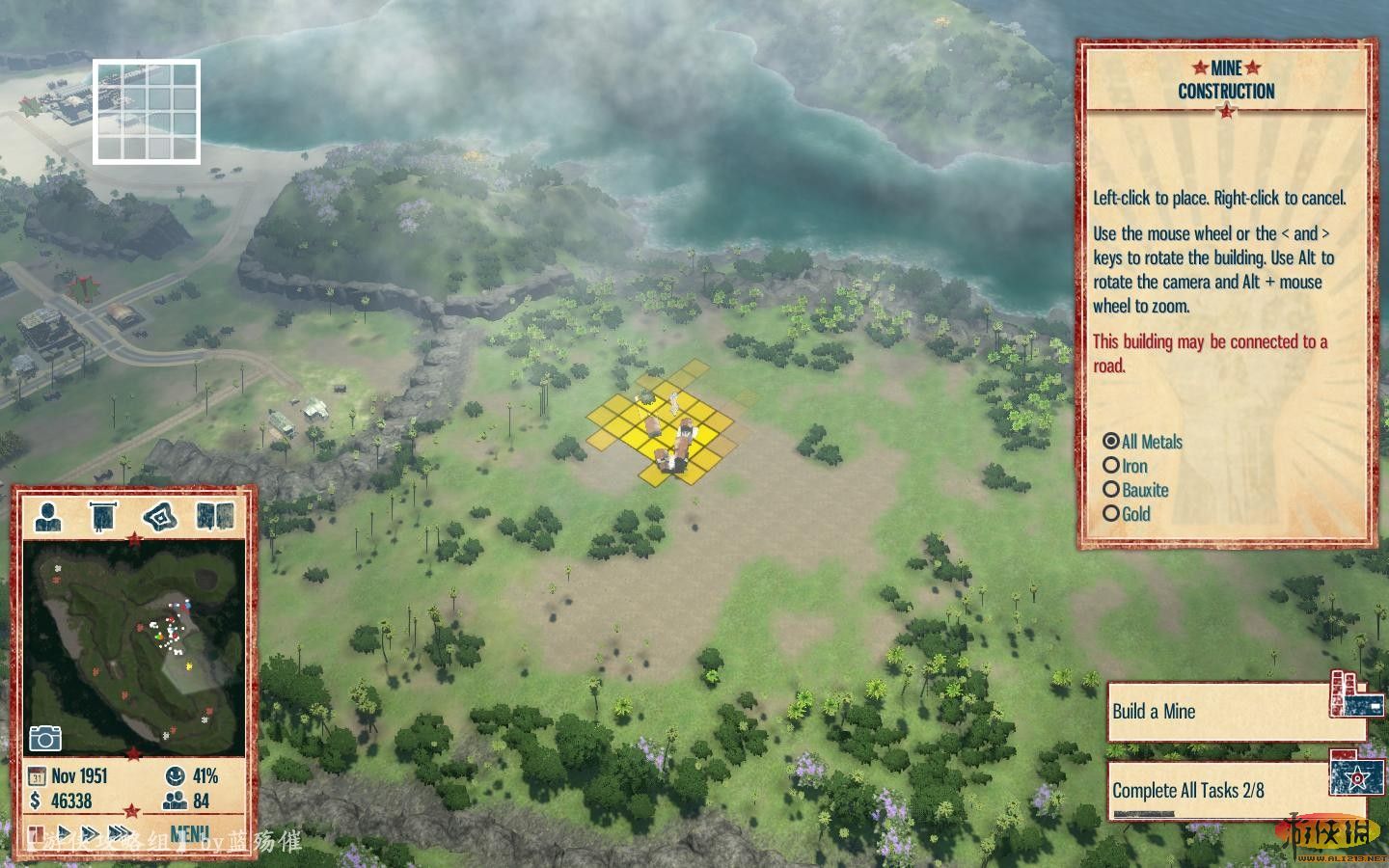1389x868 pixels.
Task: Select Bauxite as the mine resource
Action: pos(1111,490)
